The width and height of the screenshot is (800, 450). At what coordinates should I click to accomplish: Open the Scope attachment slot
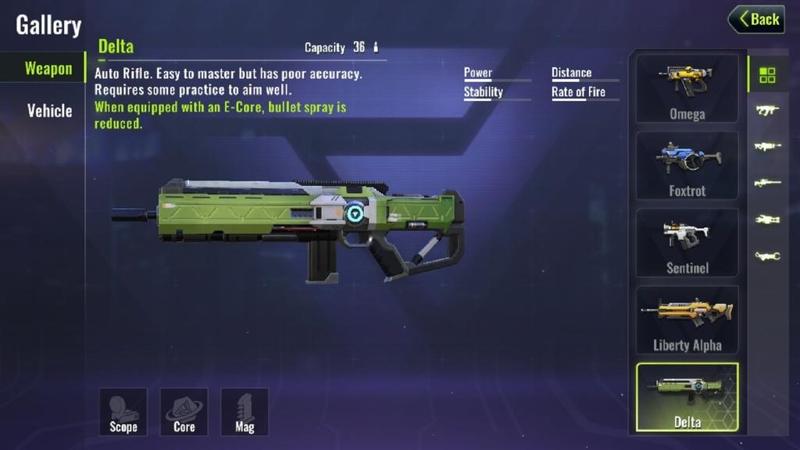tap(122, 411)
